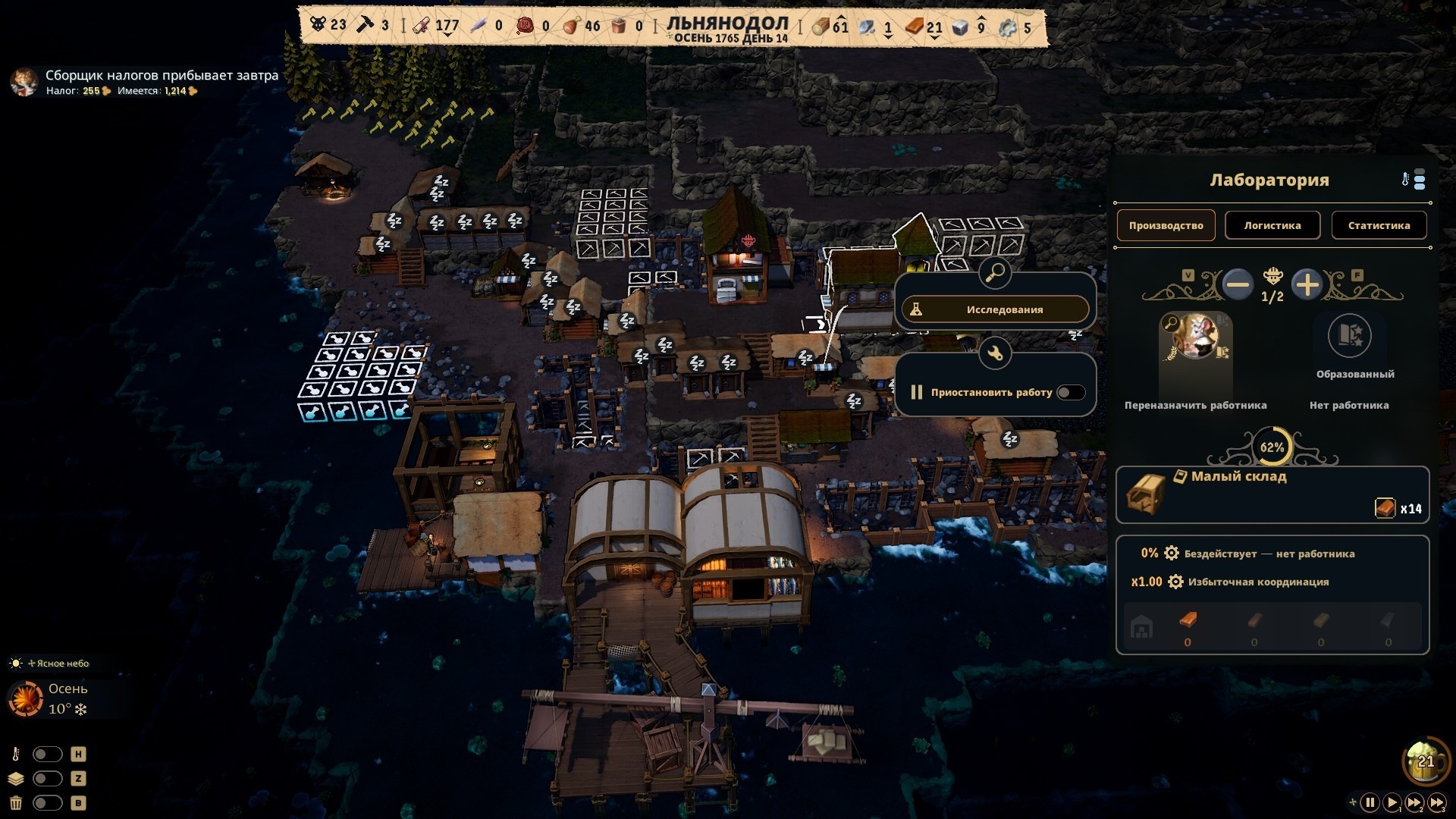Open the Статистика tab
This screenshot has width=1456, height=819.
[1379, 225]
